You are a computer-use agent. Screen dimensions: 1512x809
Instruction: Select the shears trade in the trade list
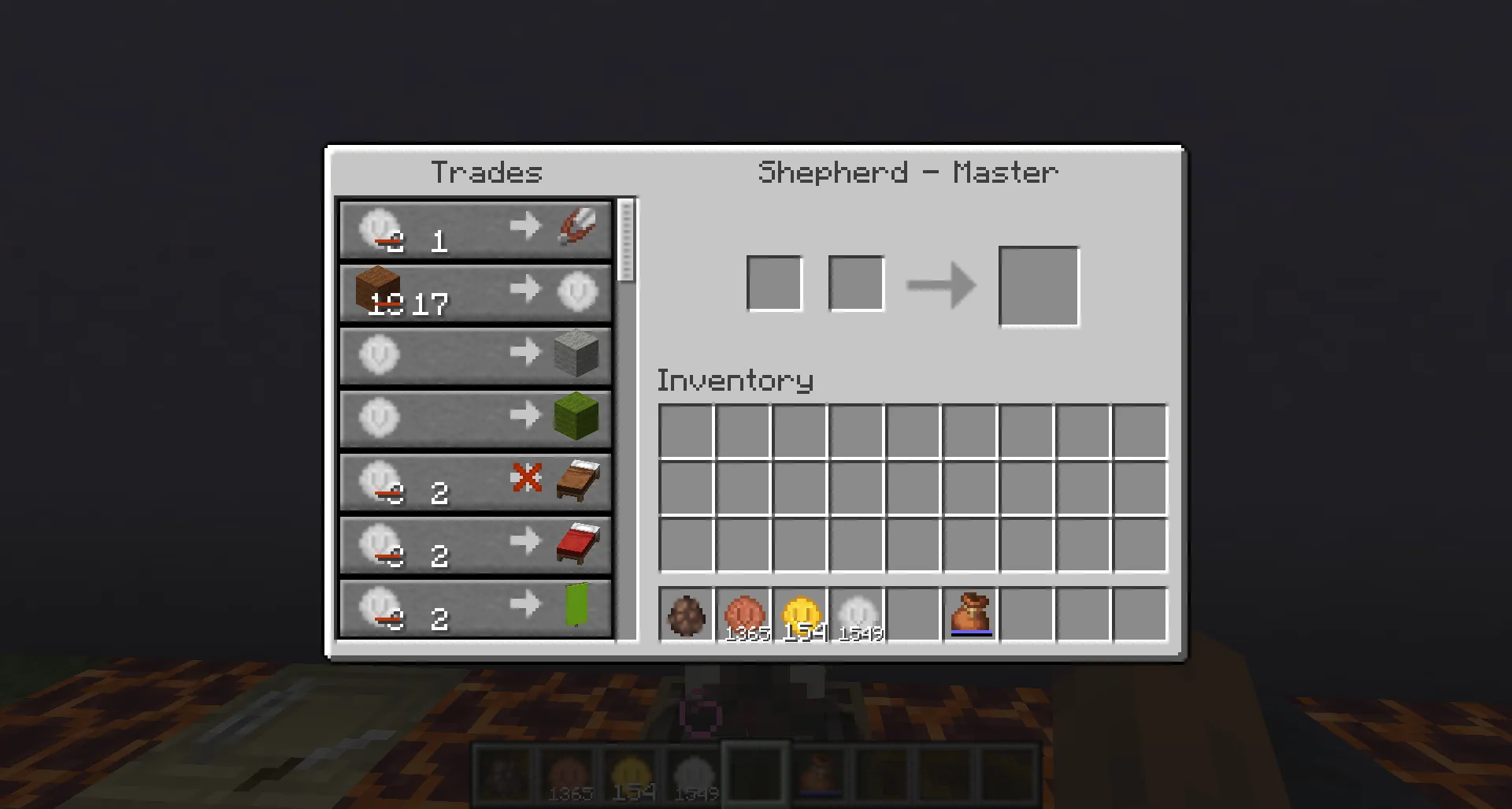point(474,230)
